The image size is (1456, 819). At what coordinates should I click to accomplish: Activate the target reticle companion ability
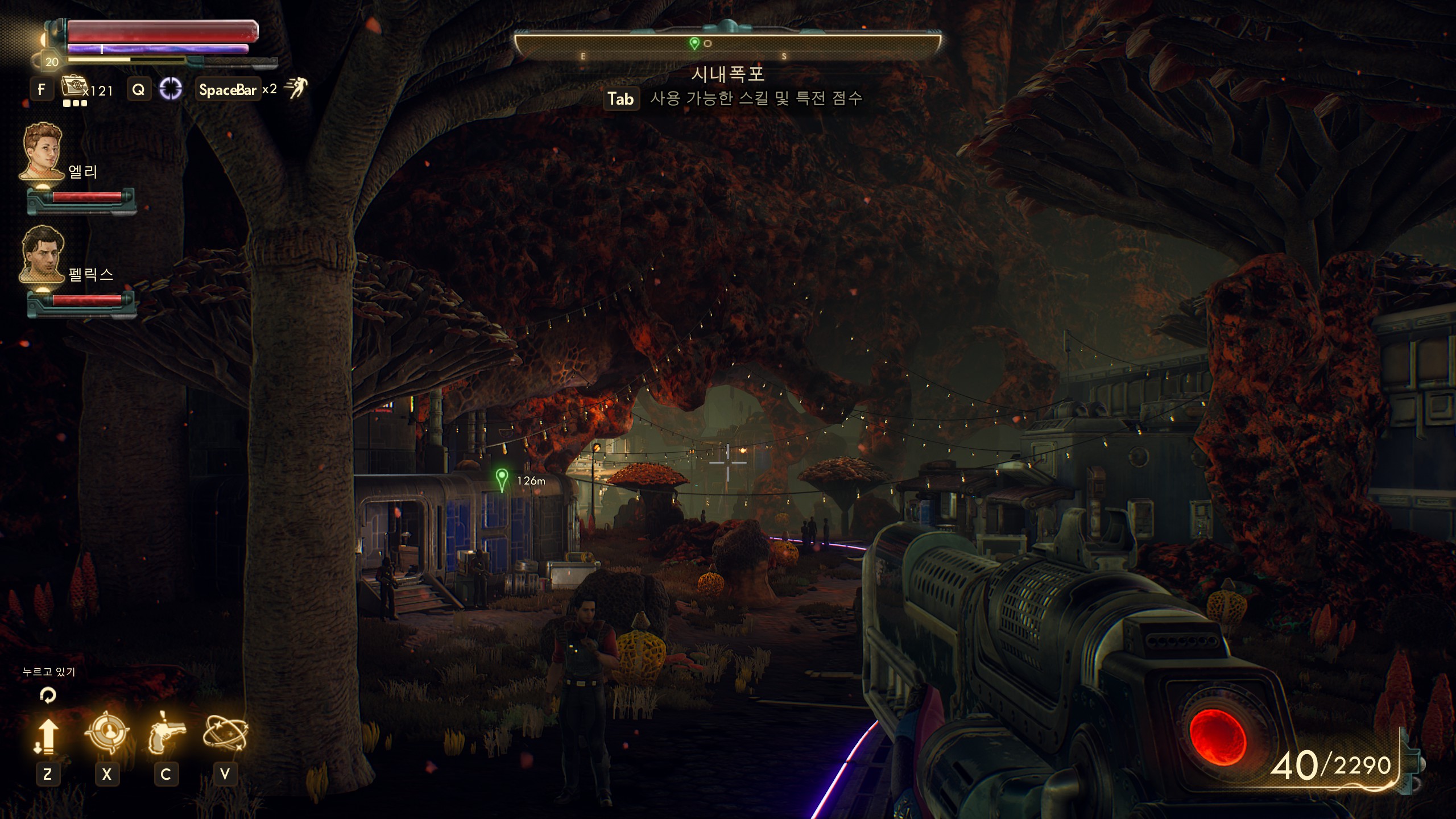point(107,733)
